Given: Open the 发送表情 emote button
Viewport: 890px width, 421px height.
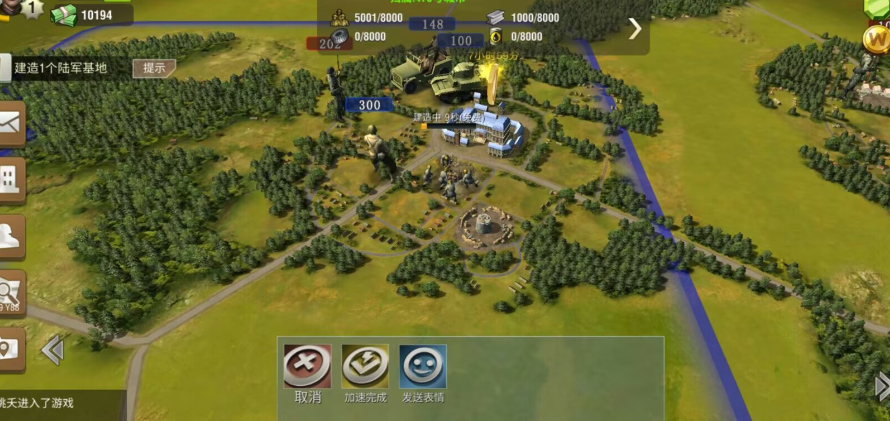Looking at the screenshot, I should (423, 366).
